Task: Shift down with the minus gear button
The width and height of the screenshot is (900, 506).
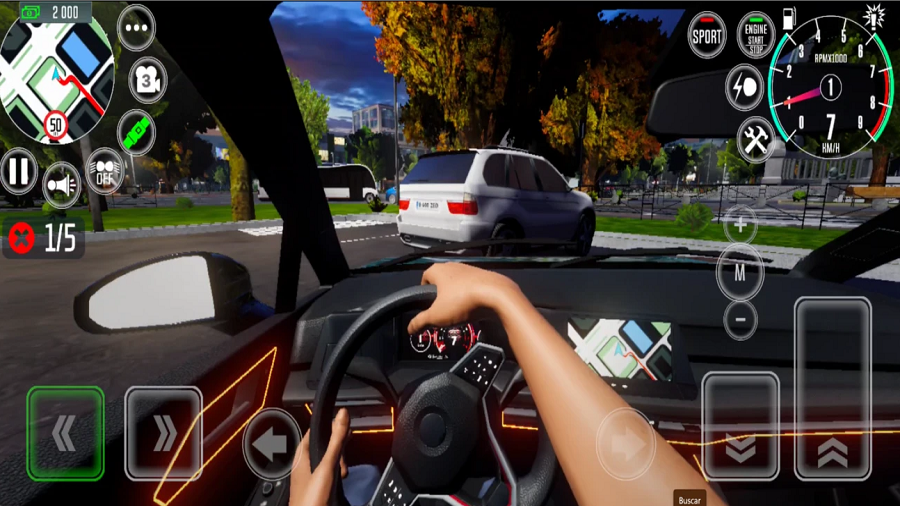Action: (740, 319)
